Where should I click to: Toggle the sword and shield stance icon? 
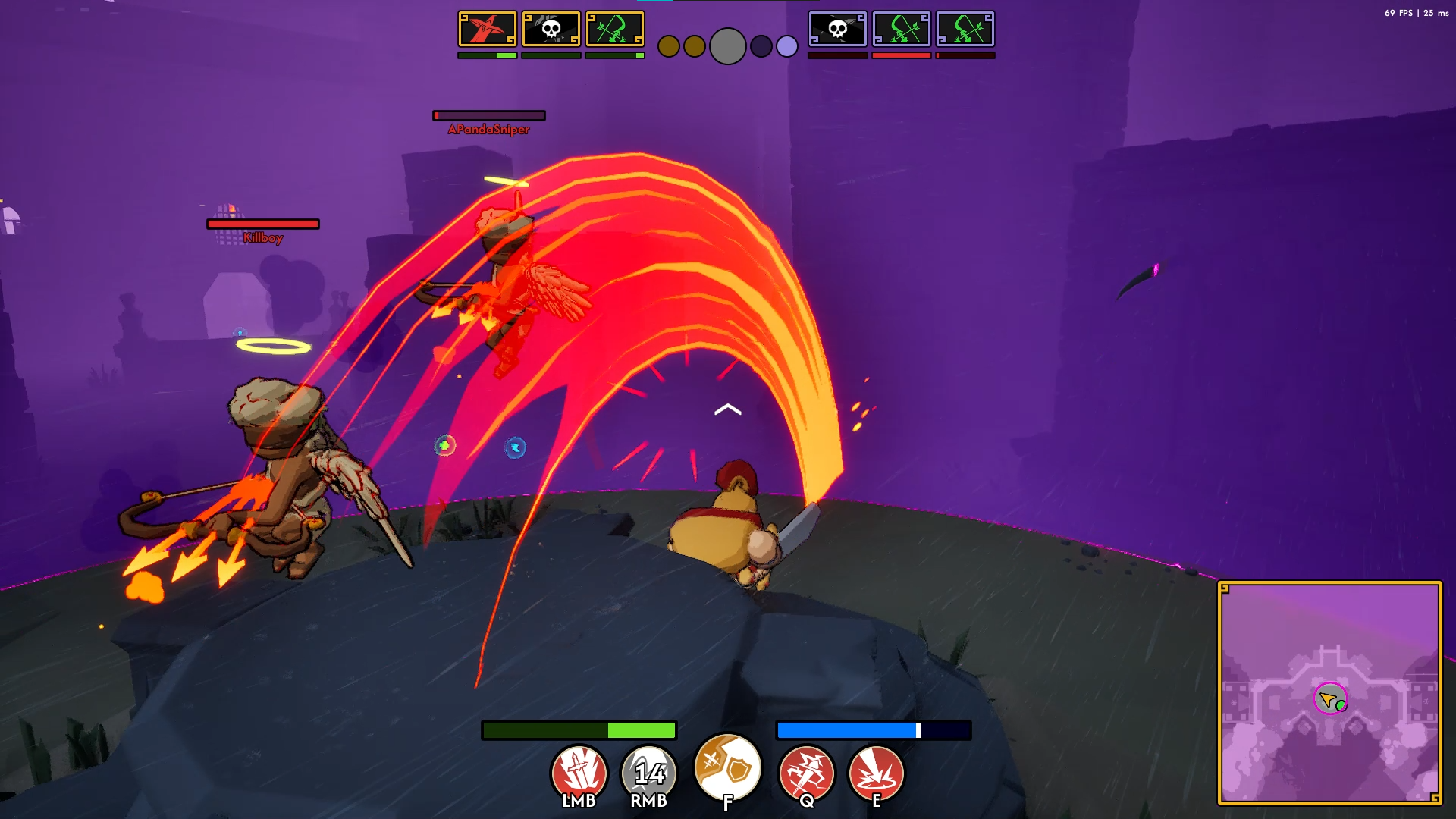tap(728, 768)
